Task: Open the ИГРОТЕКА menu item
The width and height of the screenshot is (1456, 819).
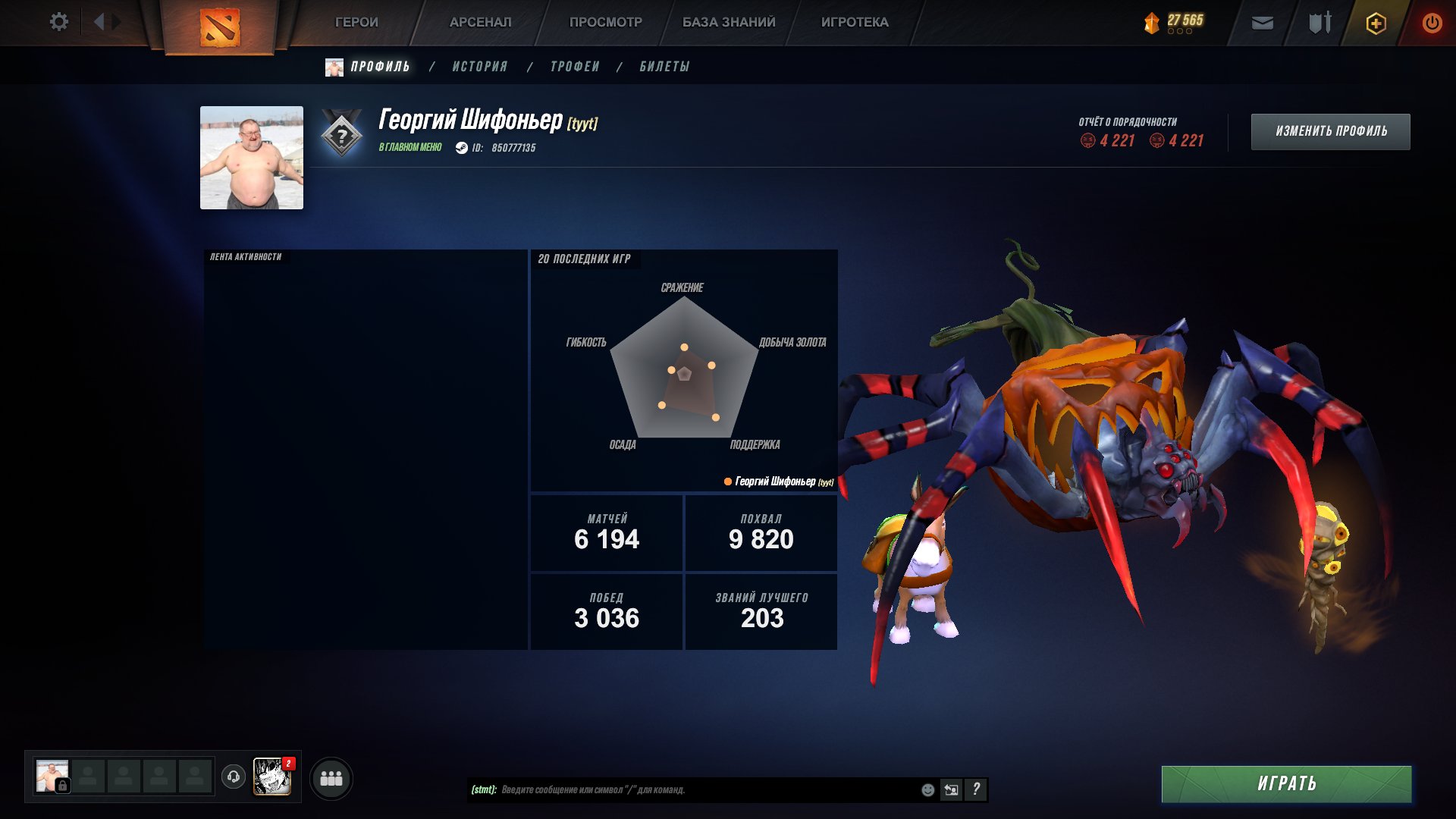Action: pos(854,22)
